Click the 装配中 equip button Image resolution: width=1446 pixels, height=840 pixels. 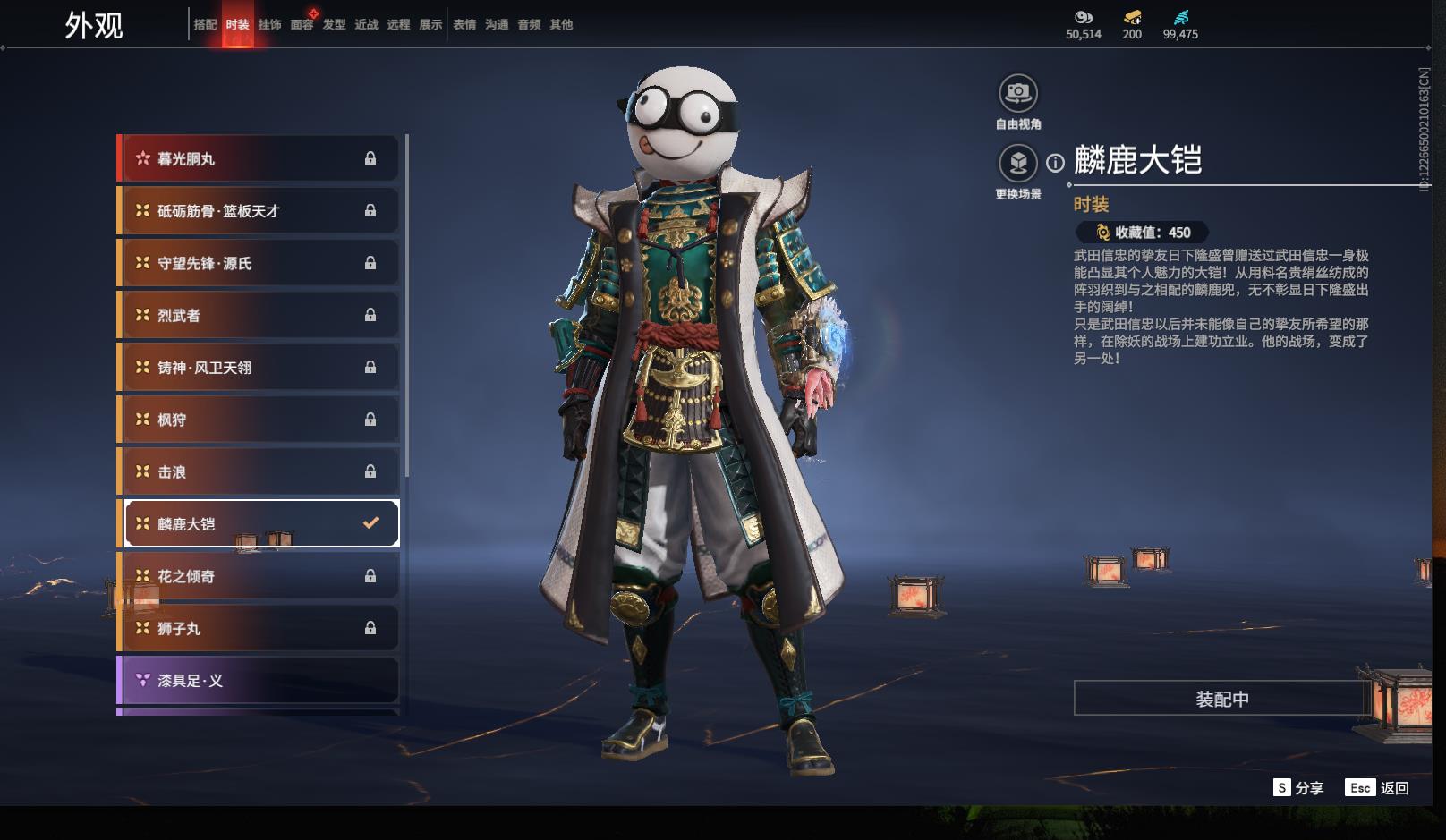[x=1221, y=699]
